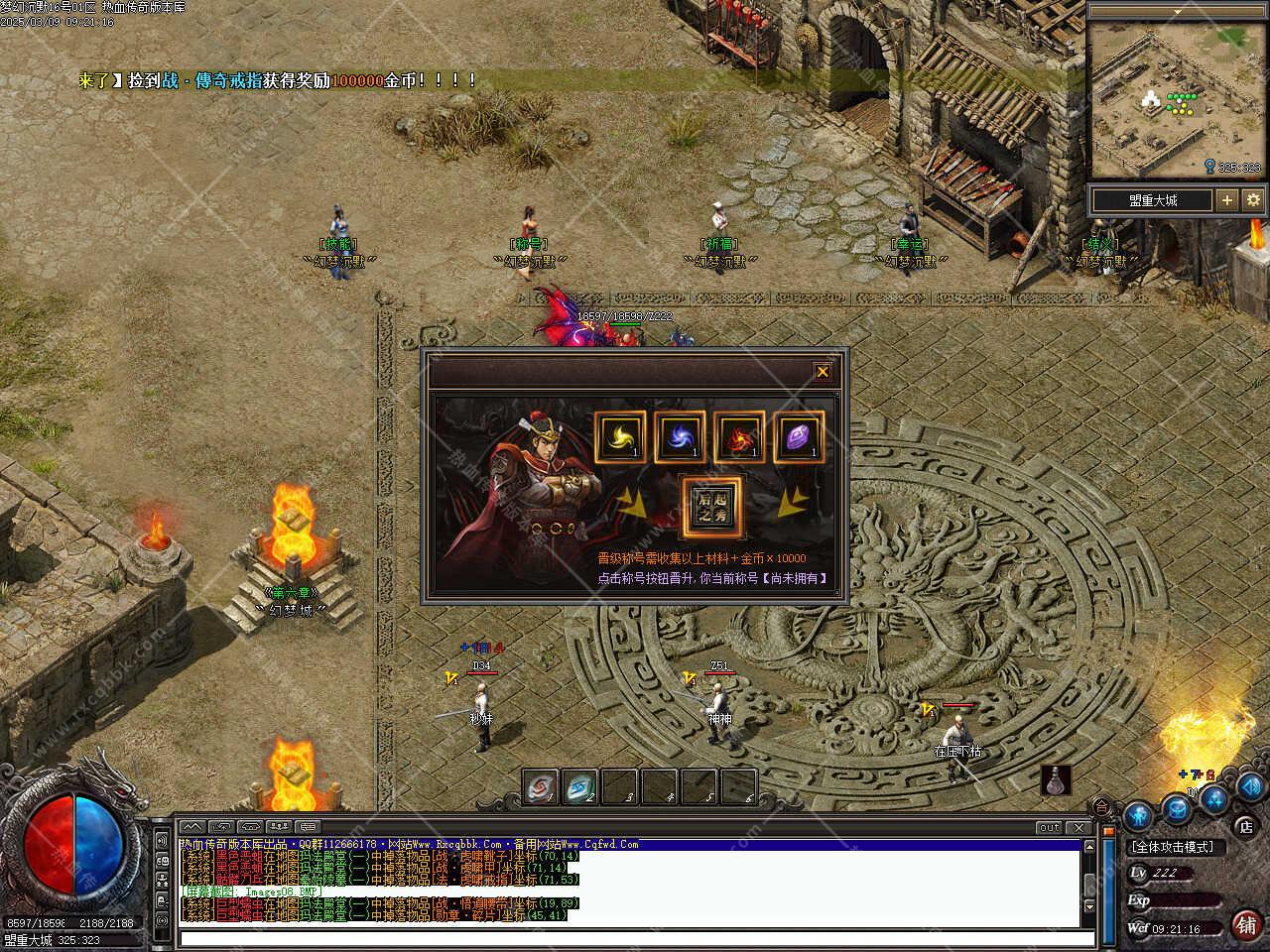
Task: Click the chat window's out button
Action: (1049, 827)
